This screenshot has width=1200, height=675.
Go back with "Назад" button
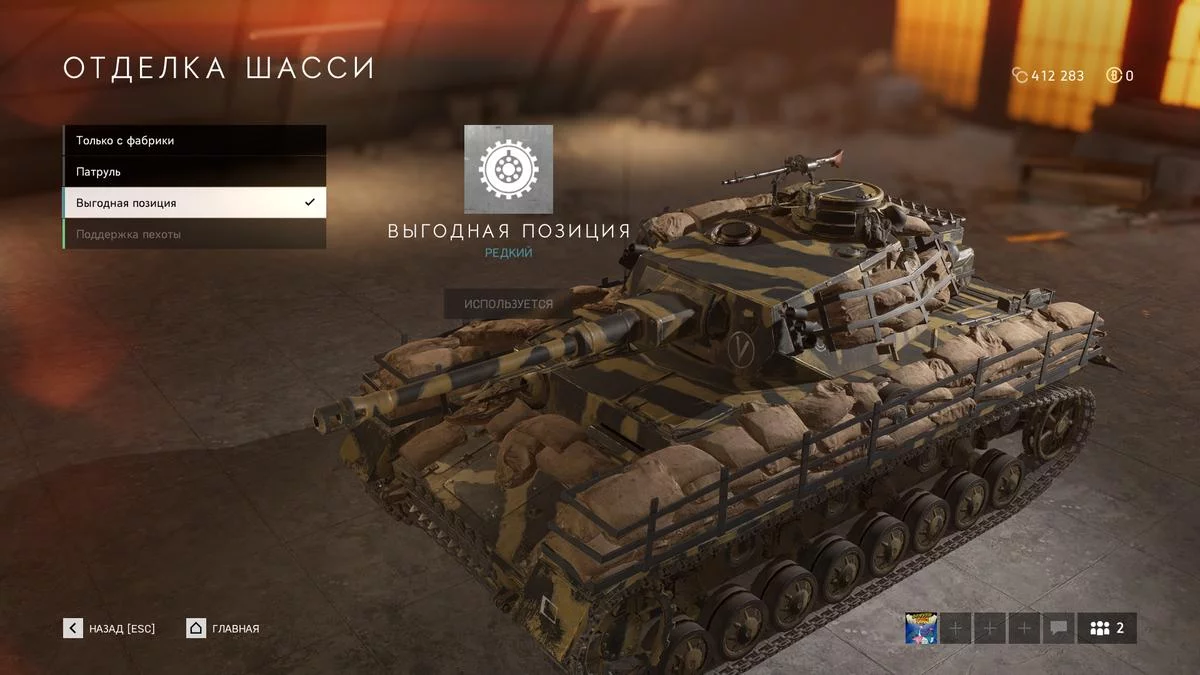pyautogui.click(x=110, y=628)
